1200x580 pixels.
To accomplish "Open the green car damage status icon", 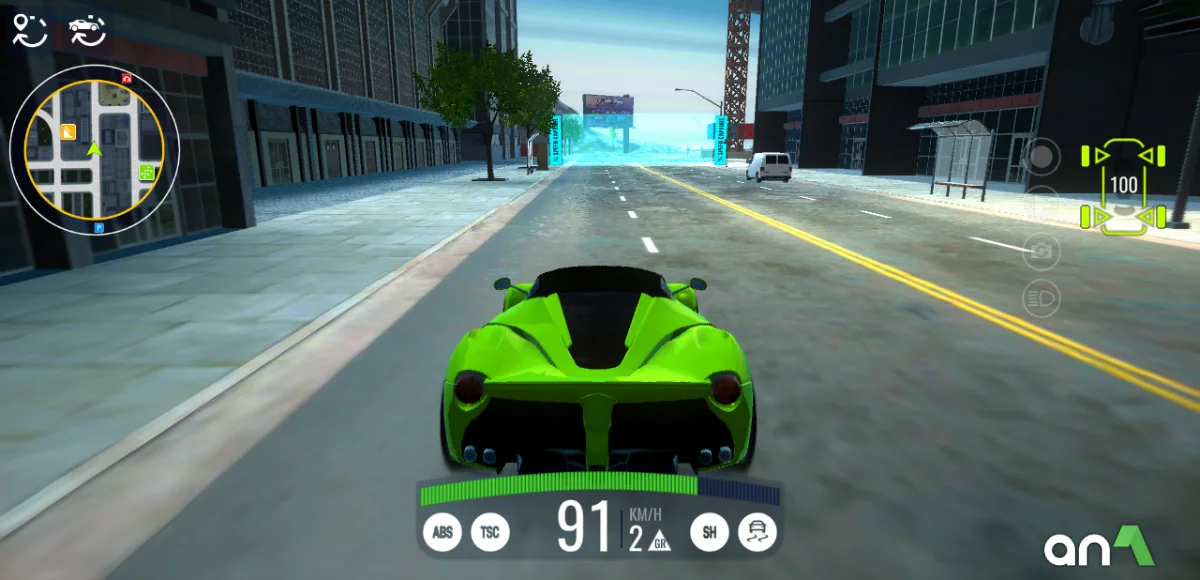I will [x=1124, y=186].
